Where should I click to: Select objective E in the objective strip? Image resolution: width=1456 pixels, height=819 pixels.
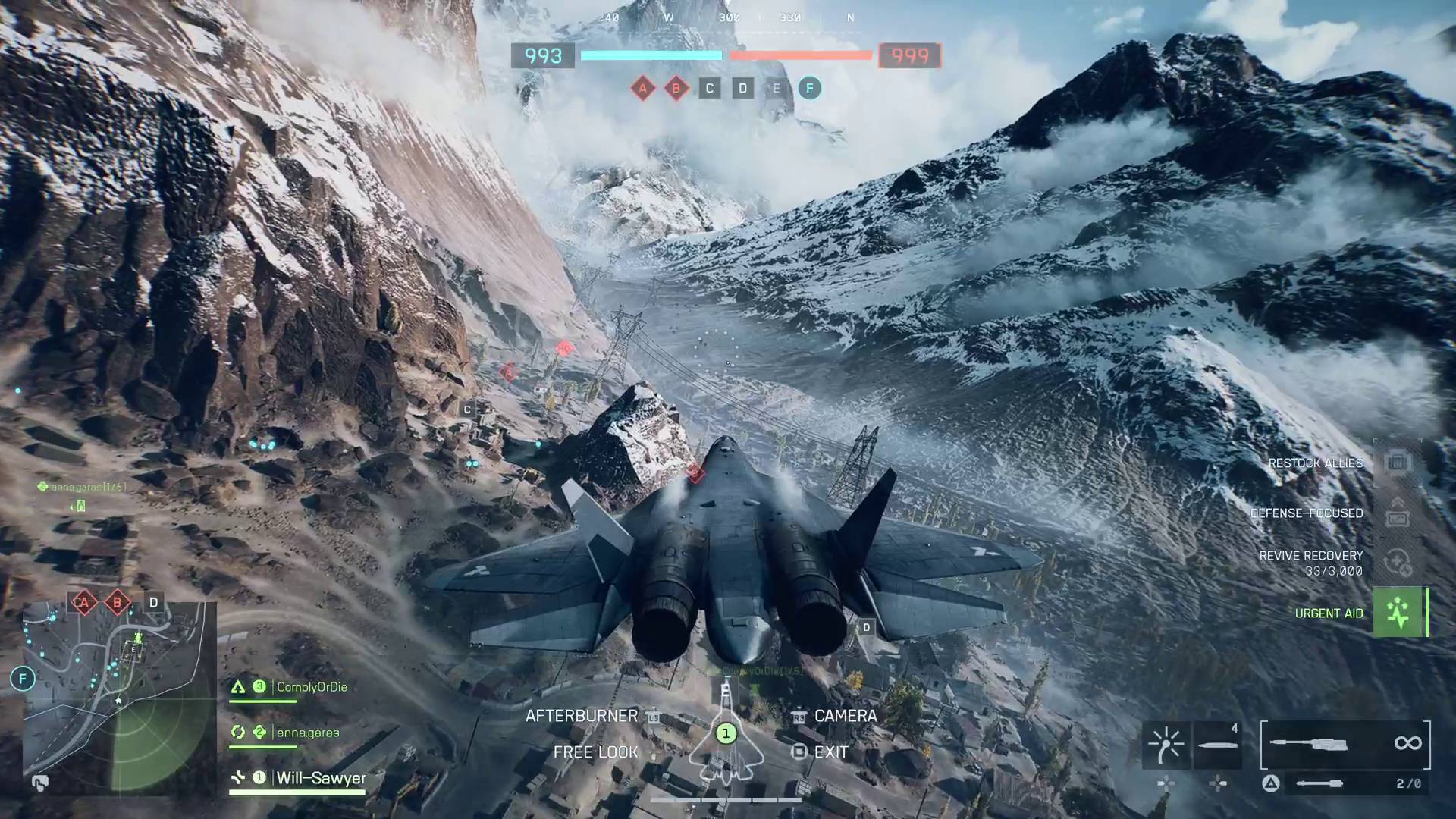click(776, 89)
